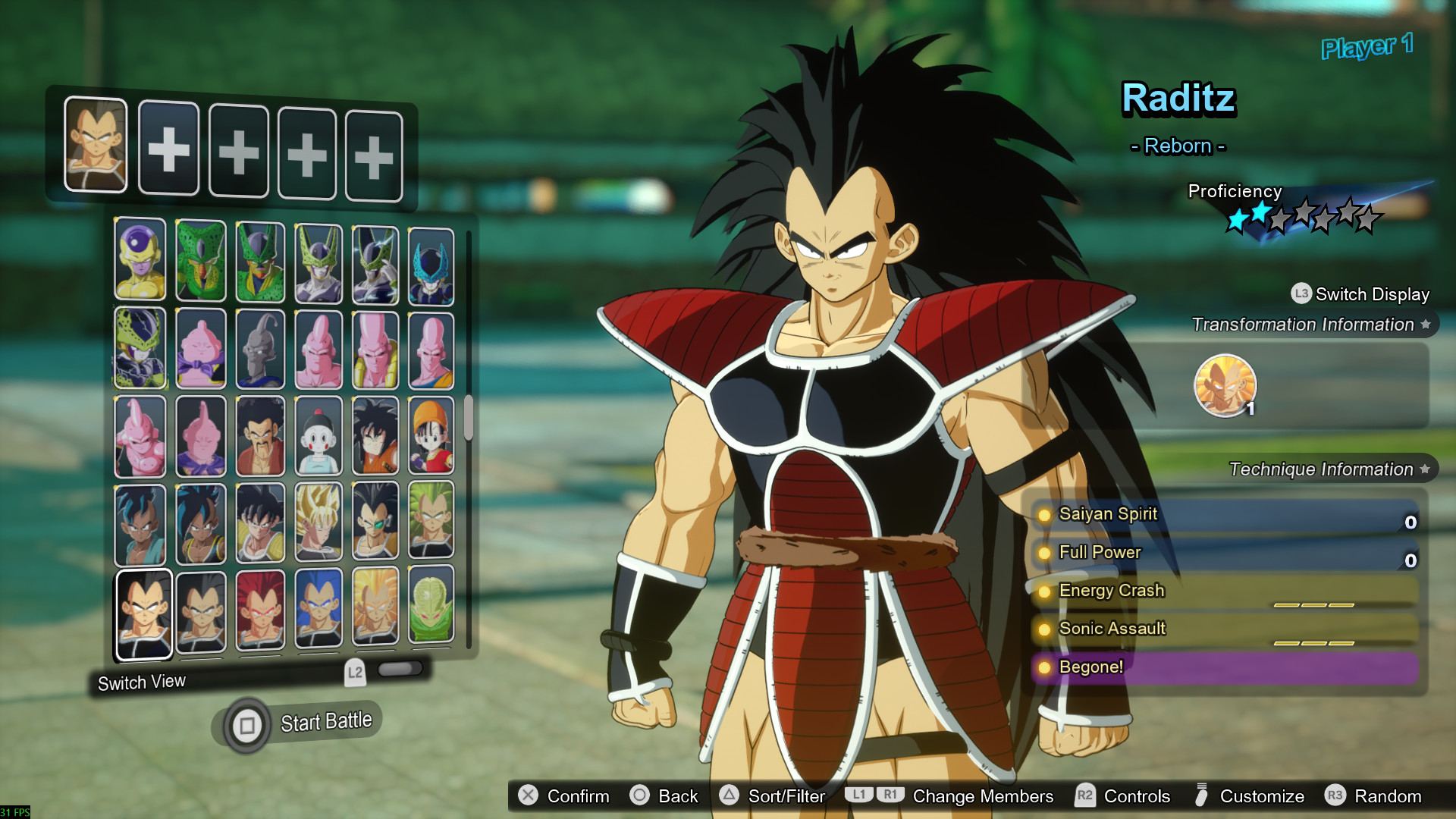This screenshot has width=1456, height=819.
Task: Select the Golden Frieza character portrait
Action: pyautogui.click(x=140, y=259)
